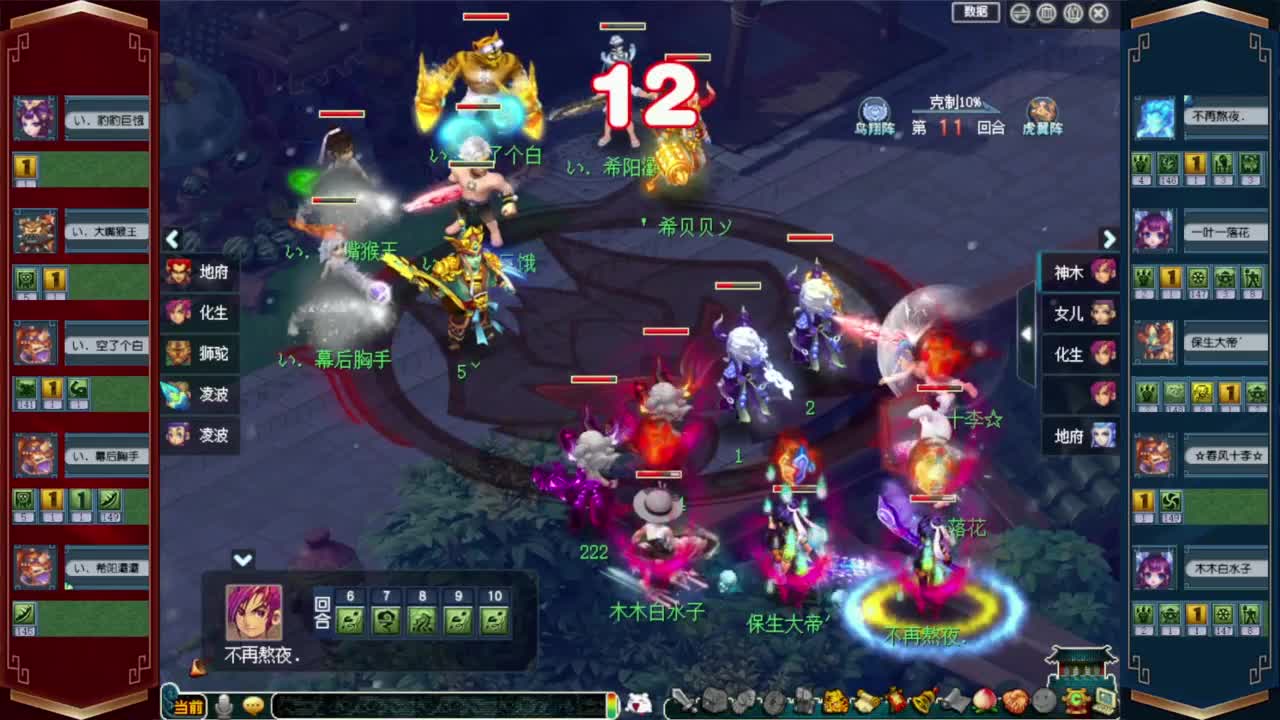Toggle the round 8 skill icon in 回合 panel

coord(419,621)
